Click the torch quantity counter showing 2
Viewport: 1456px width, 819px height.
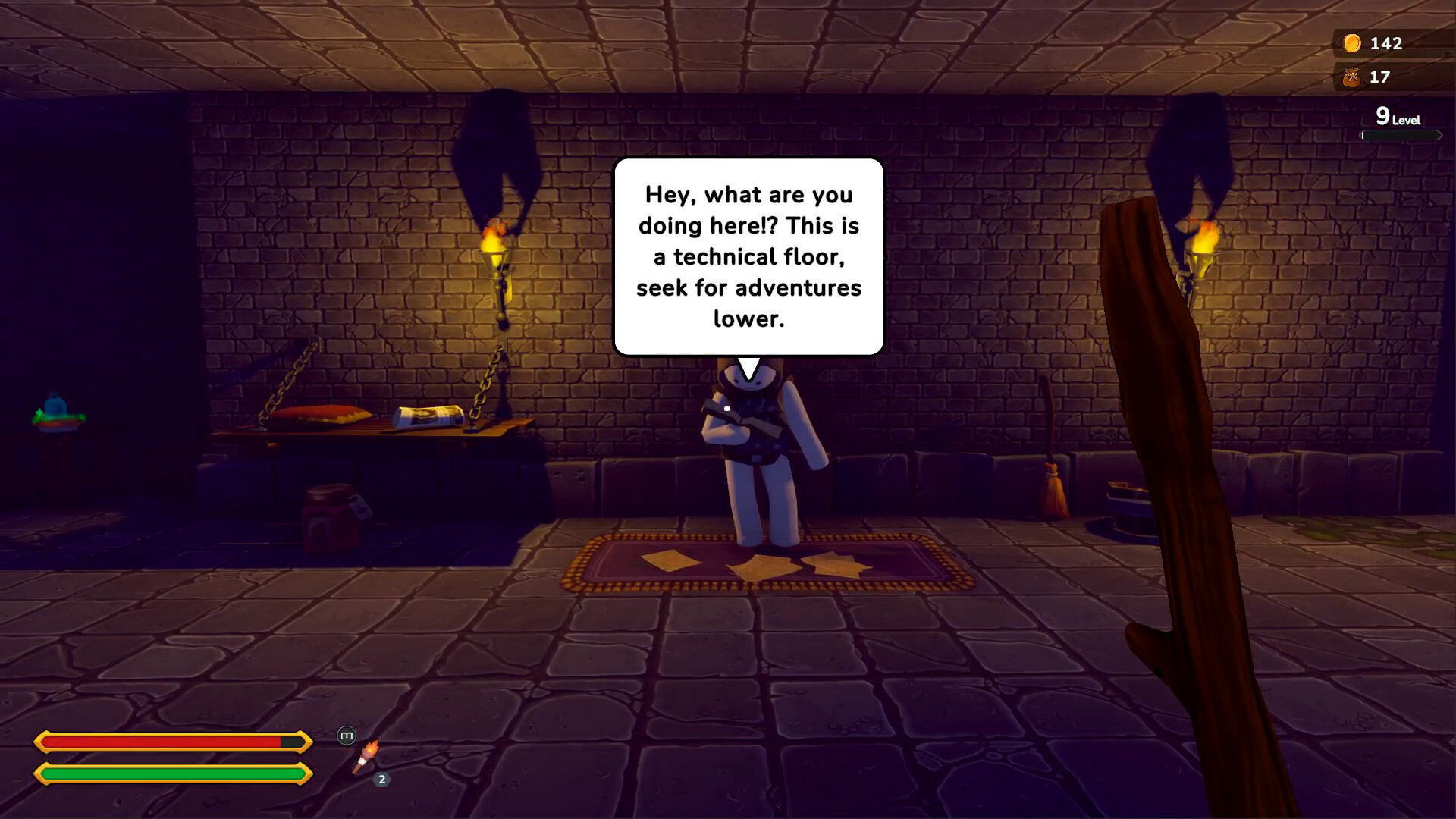(381, 778)
